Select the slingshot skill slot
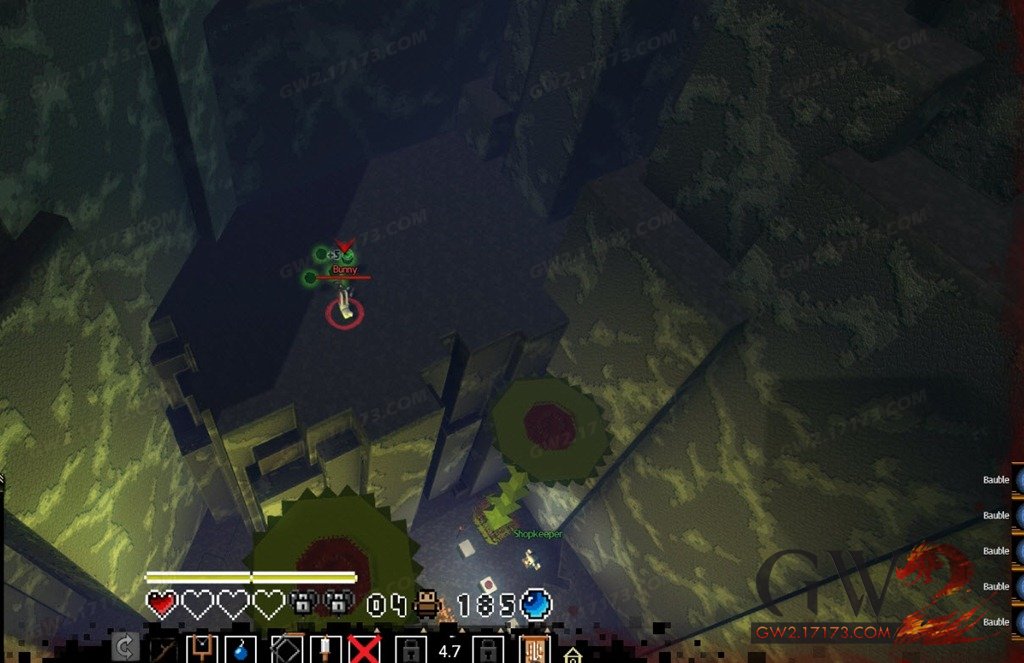This screenshot has width=1024, height=663. [203, 648]
